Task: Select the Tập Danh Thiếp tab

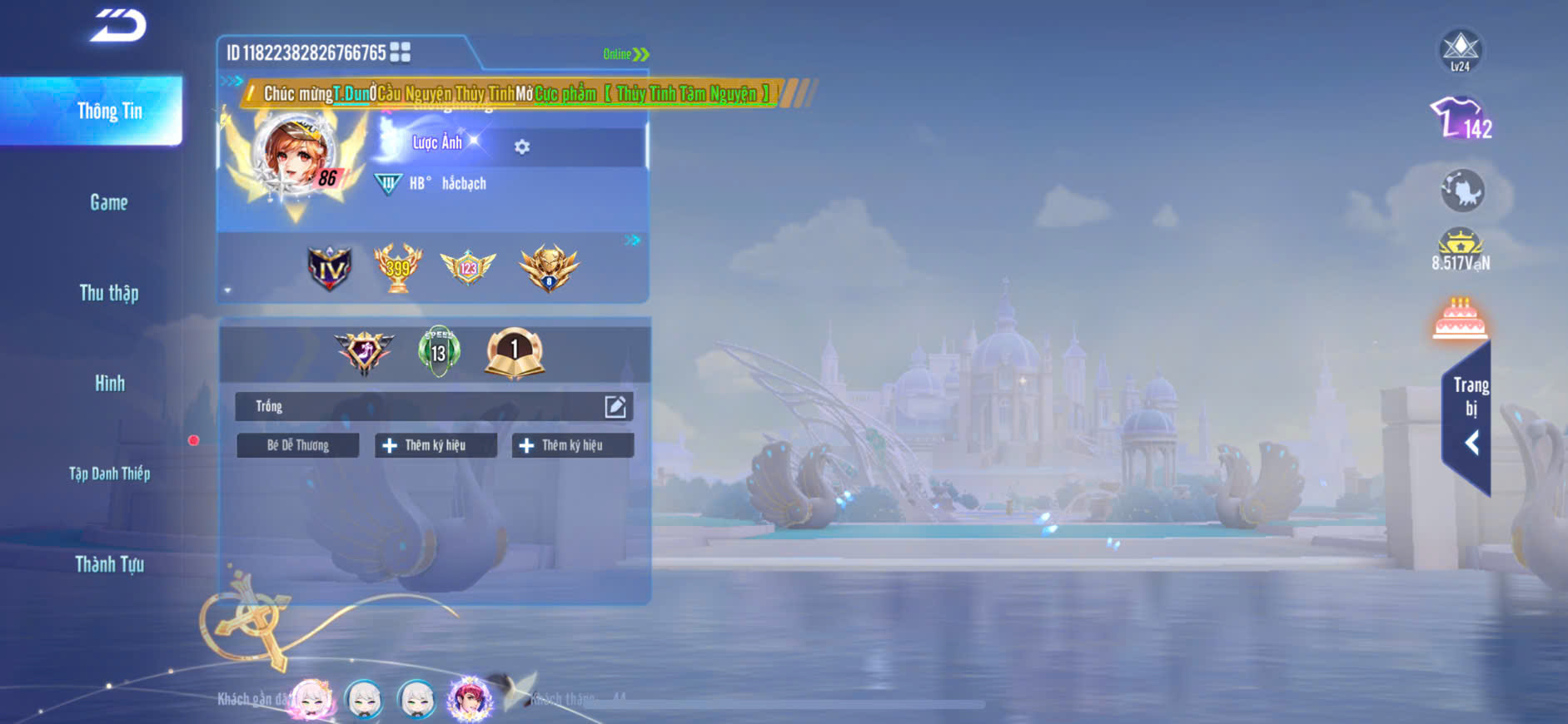Action: pos(109,474)
